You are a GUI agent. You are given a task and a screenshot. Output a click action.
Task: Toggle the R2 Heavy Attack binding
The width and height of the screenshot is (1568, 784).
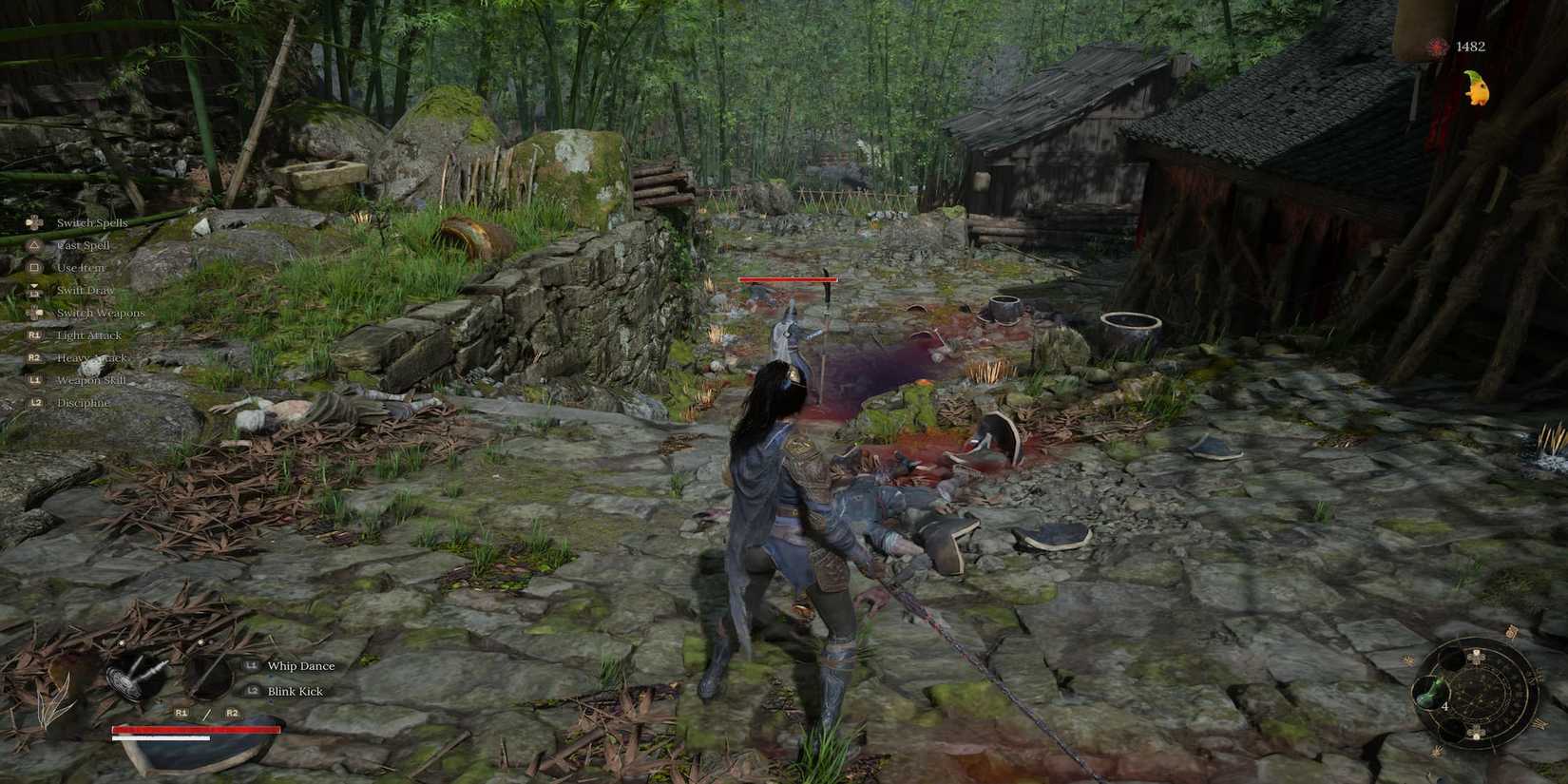(x=35, y=357)
